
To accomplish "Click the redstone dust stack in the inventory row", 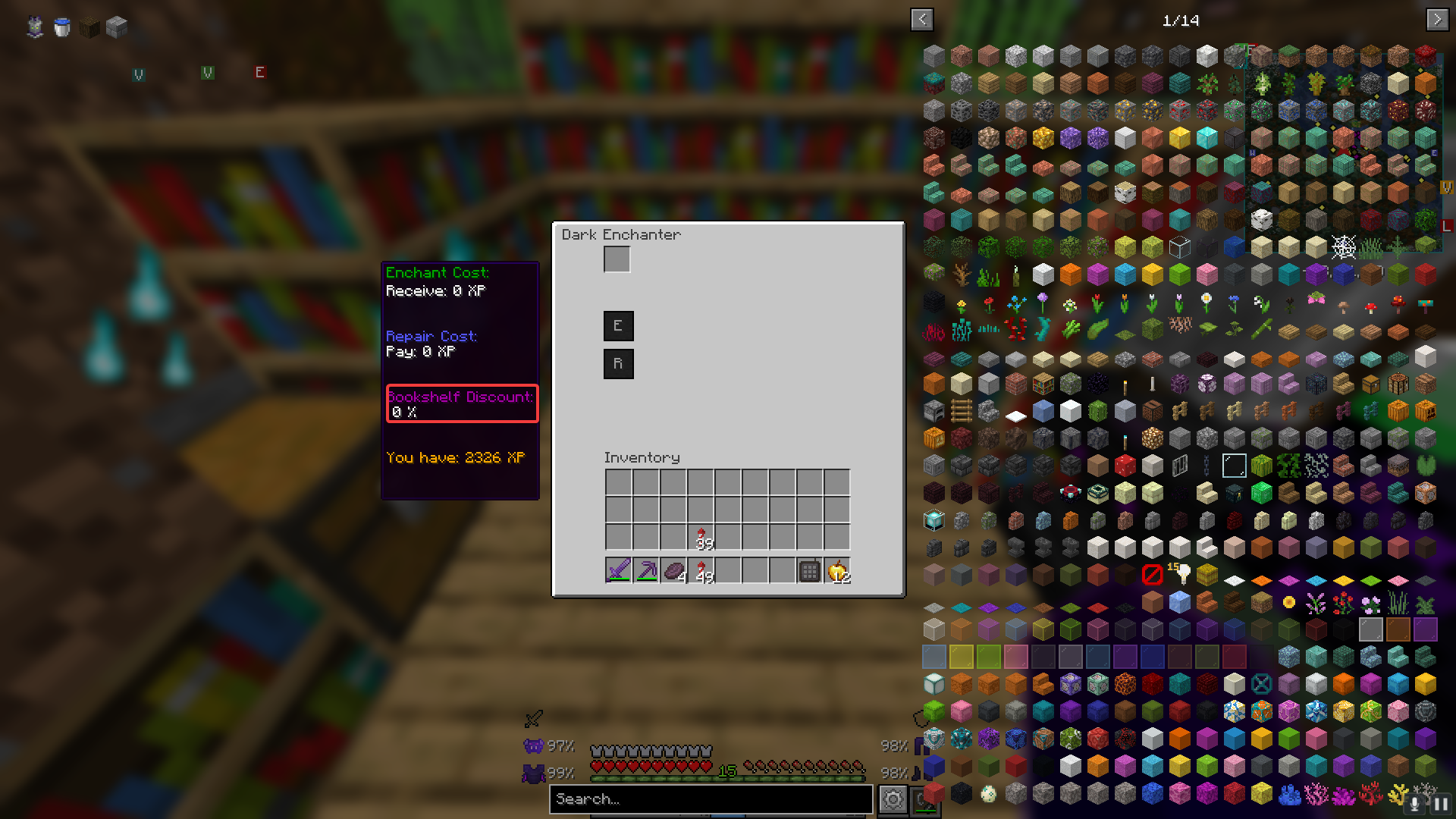I will click(x=701, y=535).
